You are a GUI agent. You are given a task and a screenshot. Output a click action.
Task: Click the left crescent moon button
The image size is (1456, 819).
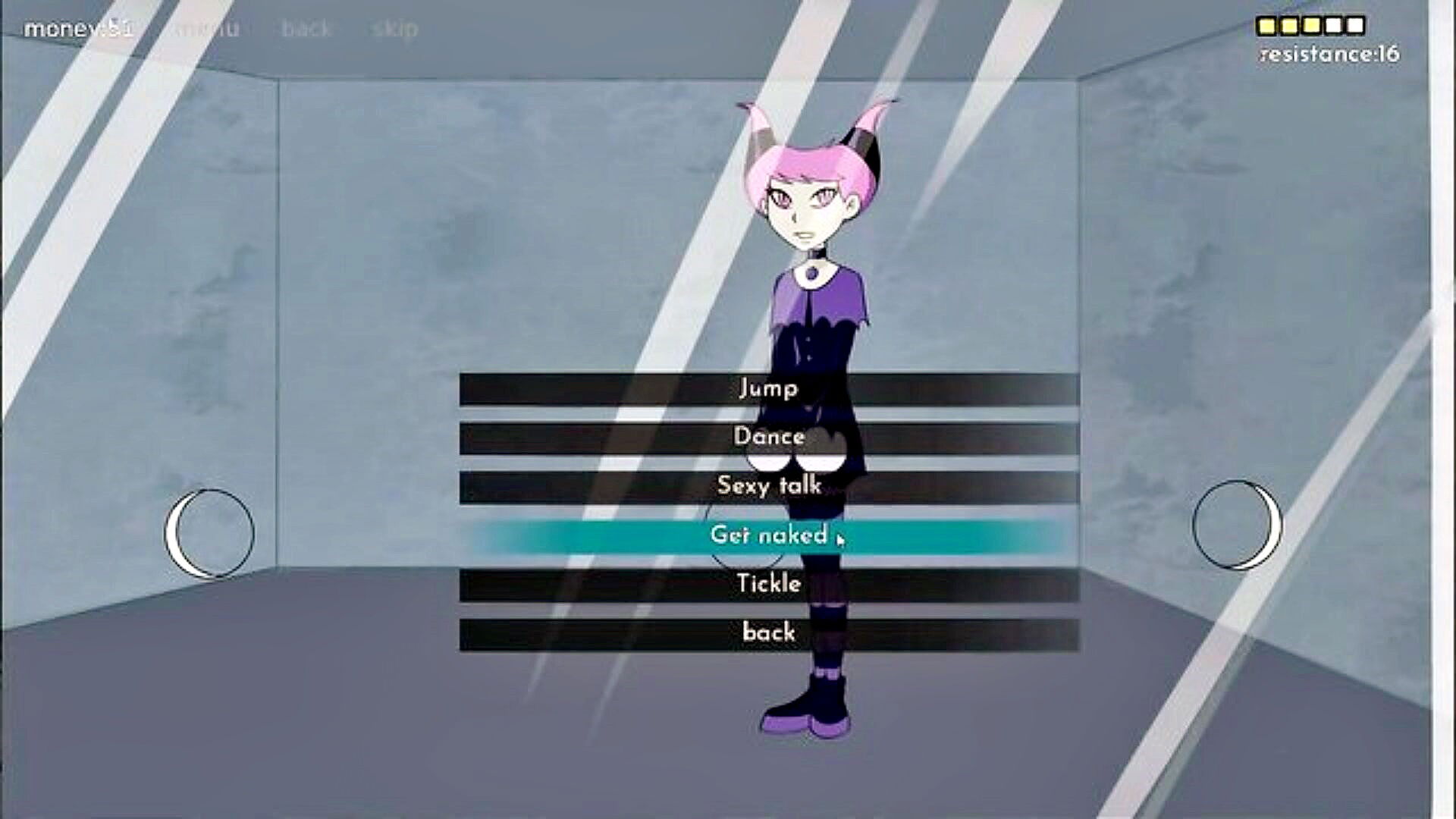[x=210, y=533]
